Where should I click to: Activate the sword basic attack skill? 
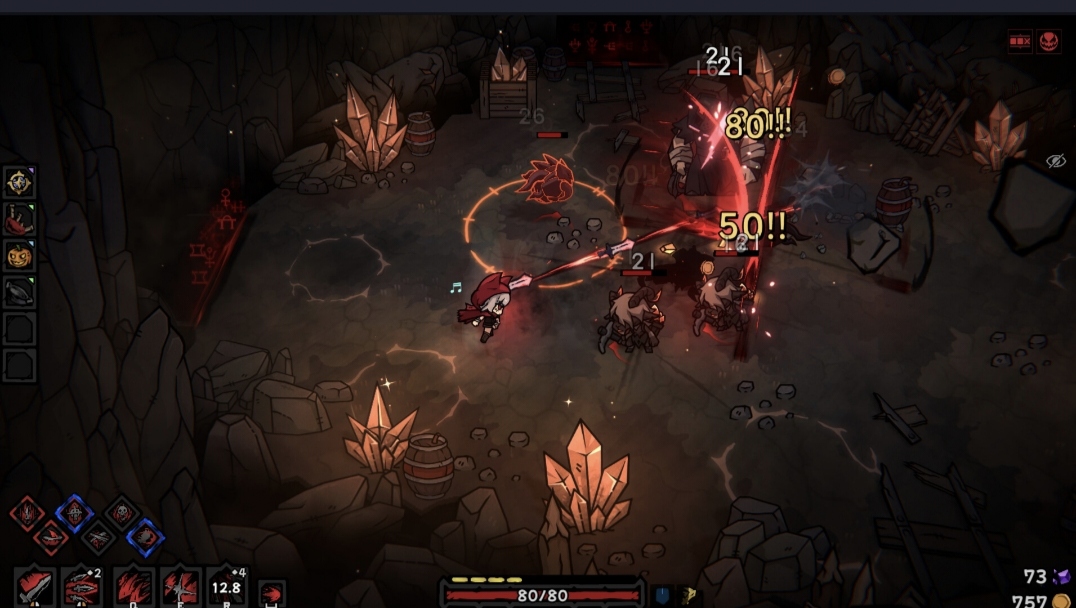click(34, 587)
